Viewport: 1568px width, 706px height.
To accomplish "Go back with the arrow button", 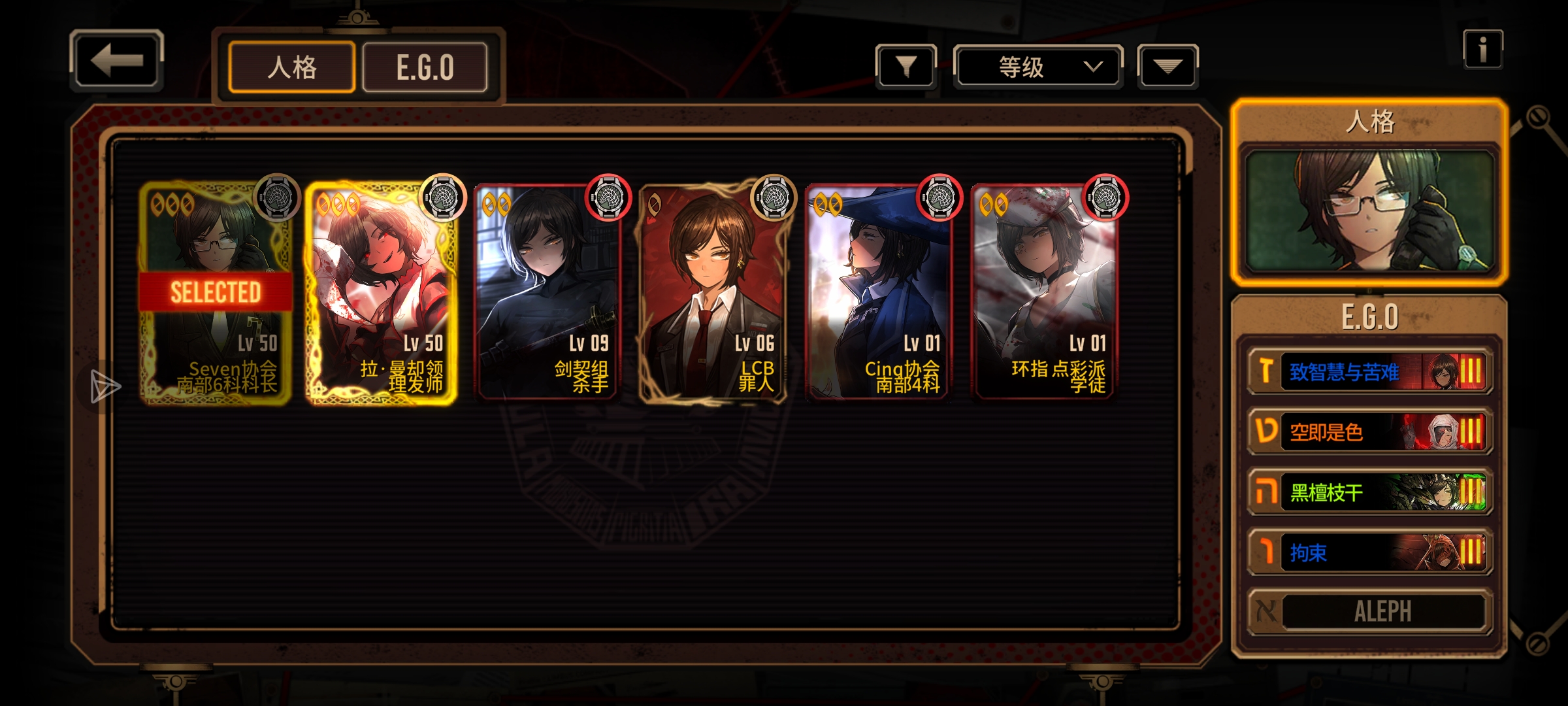I will click(116, 61).
